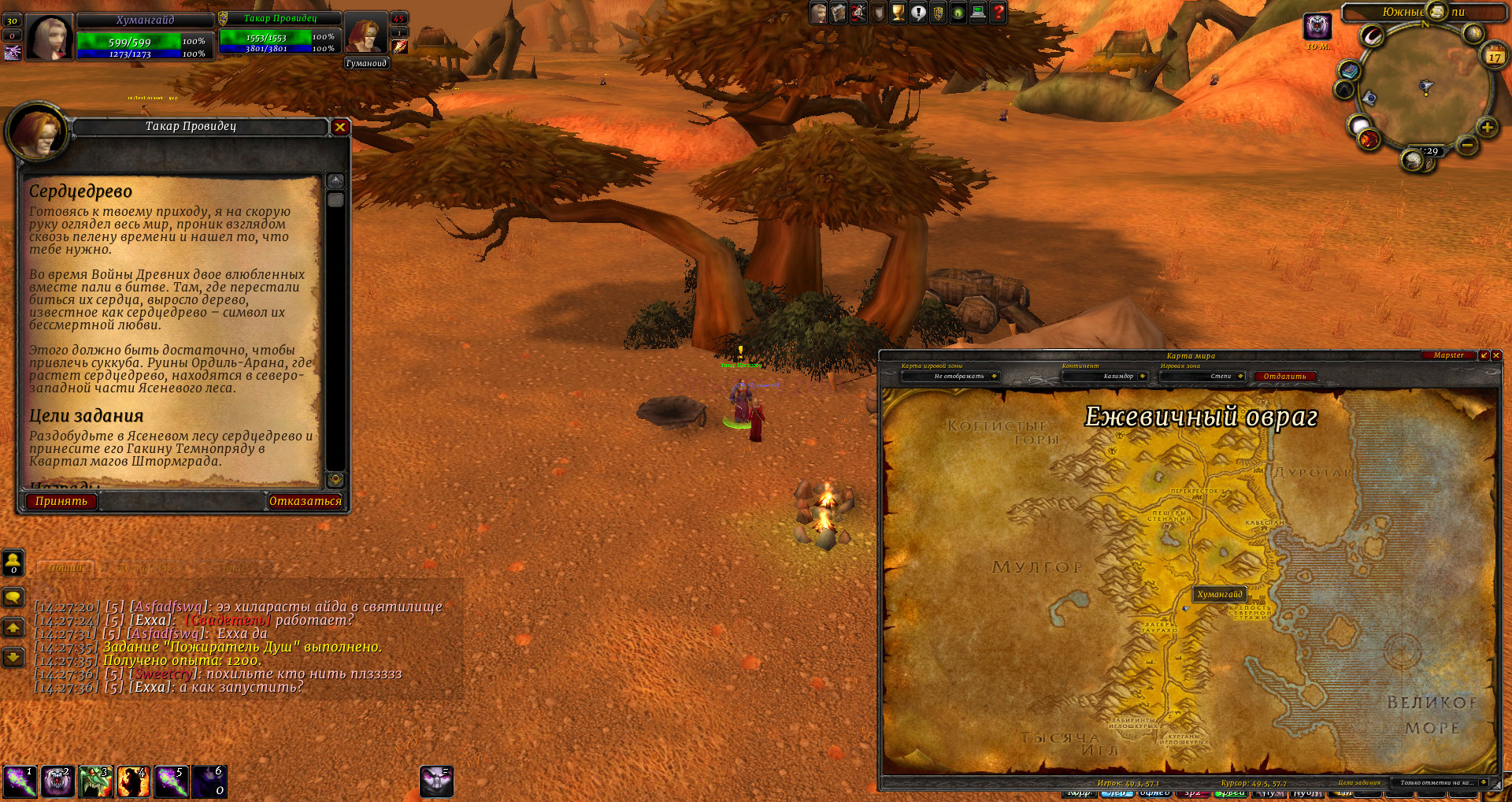
Task: Activate the green goblin face ability slot 3
Action: coord(95,782)
